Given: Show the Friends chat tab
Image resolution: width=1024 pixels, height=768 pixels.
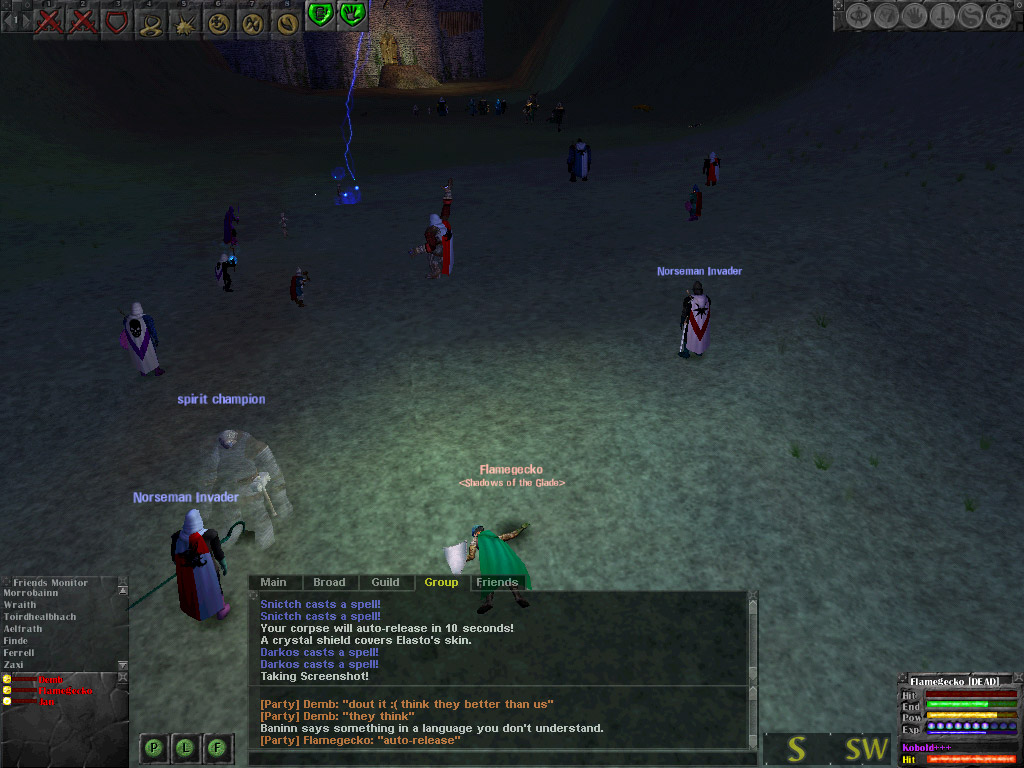Looking at the screenshot, I should 497,582.
